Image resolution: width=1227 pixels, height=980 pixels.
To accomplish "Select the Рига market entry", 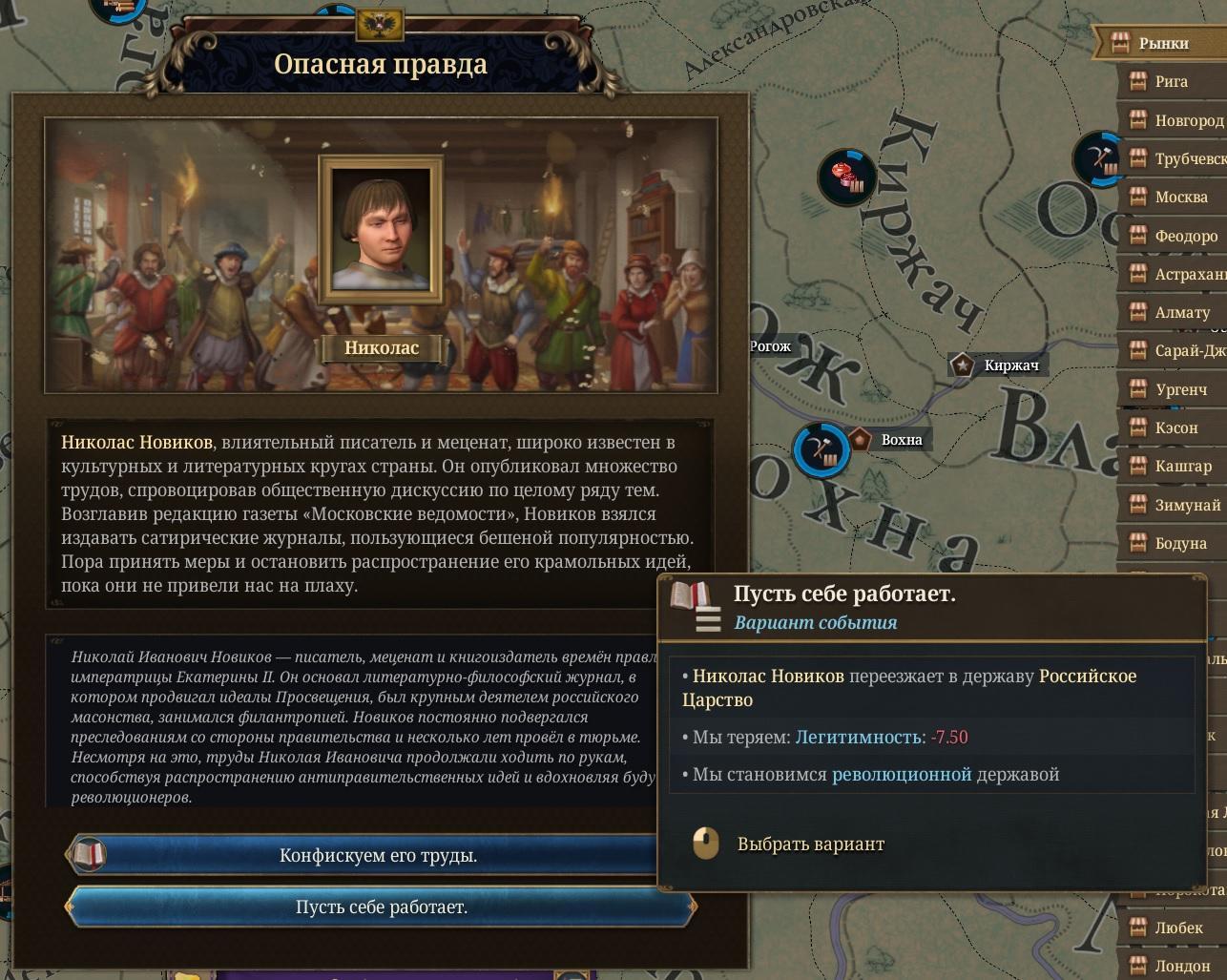I will (1171, 82).
